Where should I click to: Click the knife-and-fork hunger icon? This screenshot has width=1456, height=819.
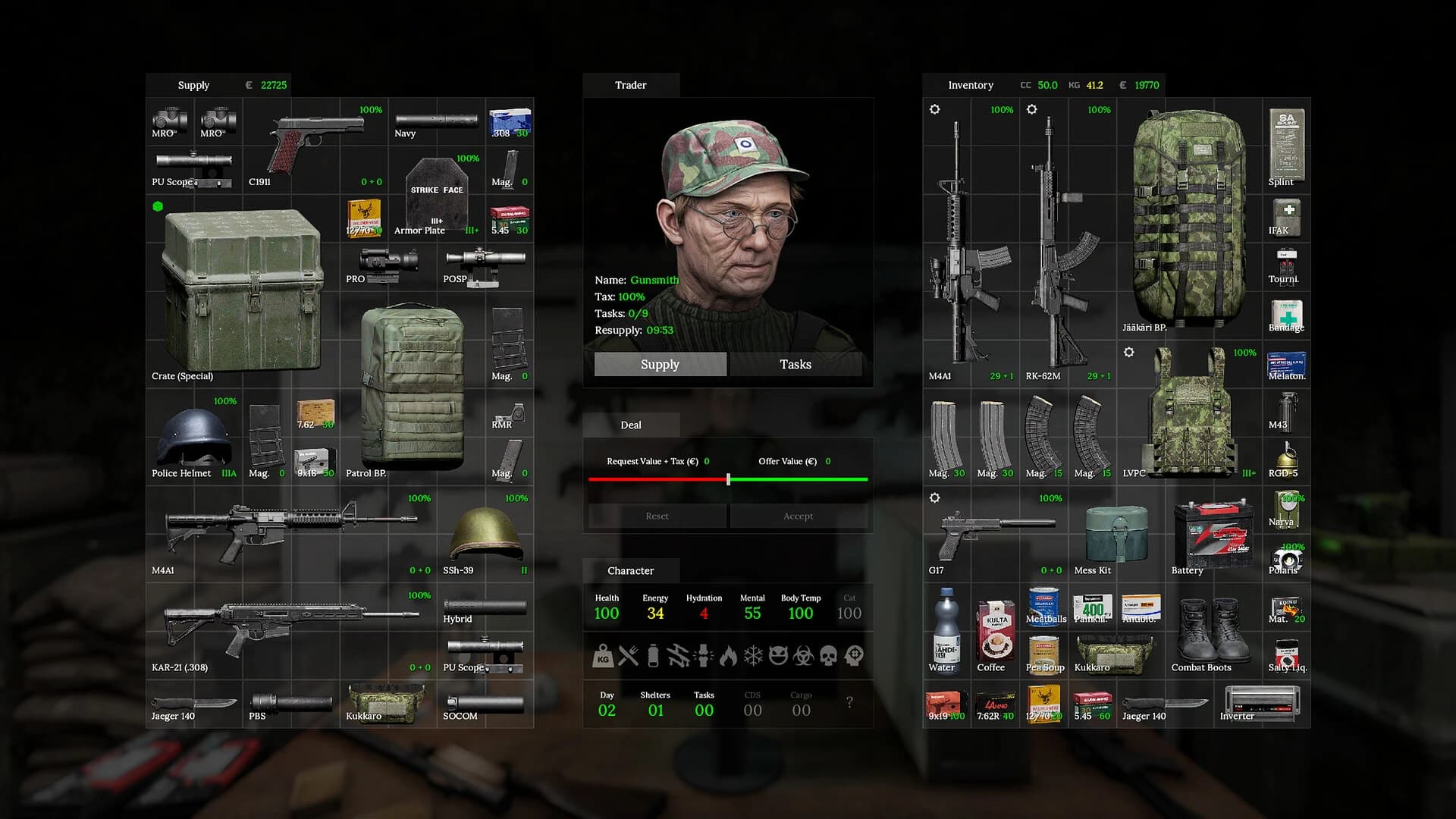click(x=628, y=655)
